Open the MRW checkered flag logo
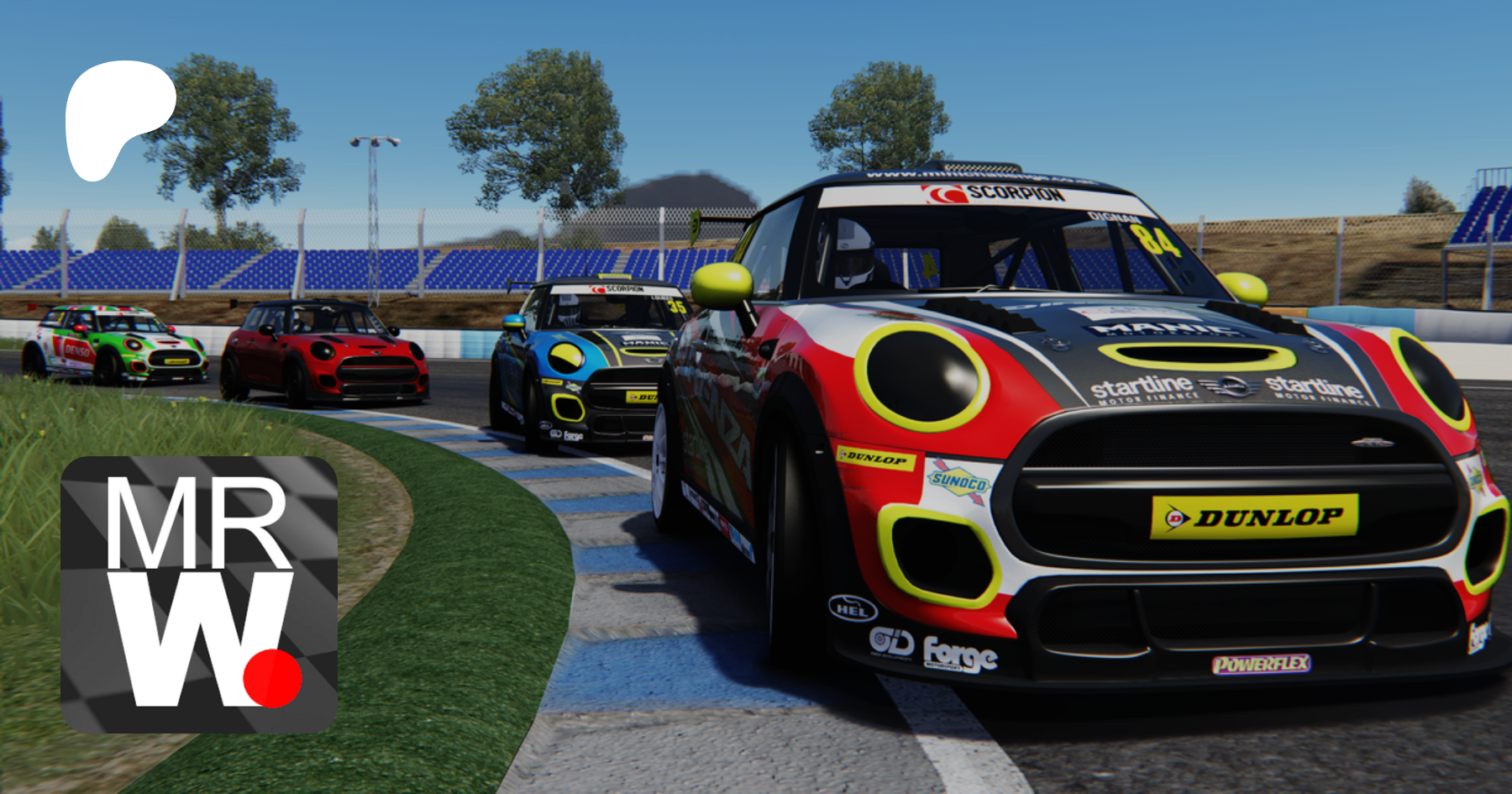Viewport: 1512px width, 794px height. click(199, 594)
